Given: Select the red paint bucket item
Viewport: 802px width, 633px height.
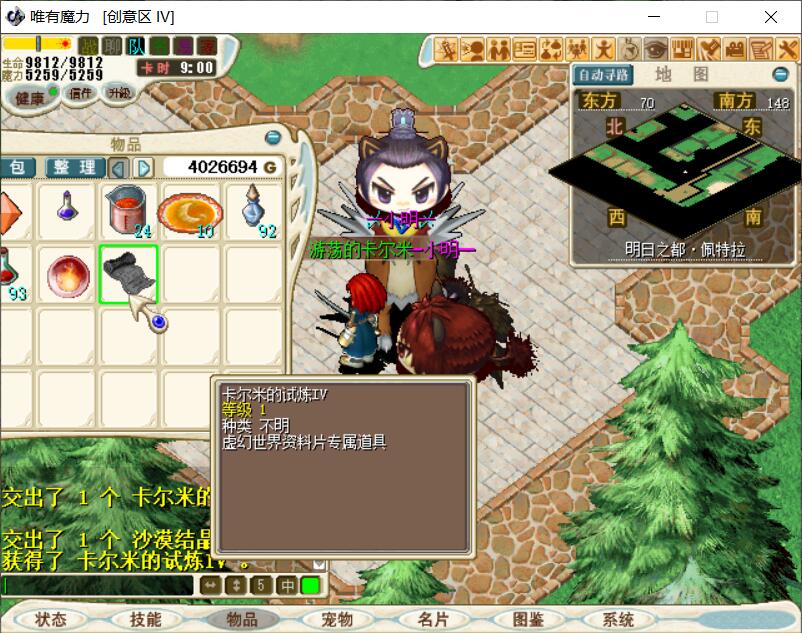Looking at the screenshot, I should point(128,208).
